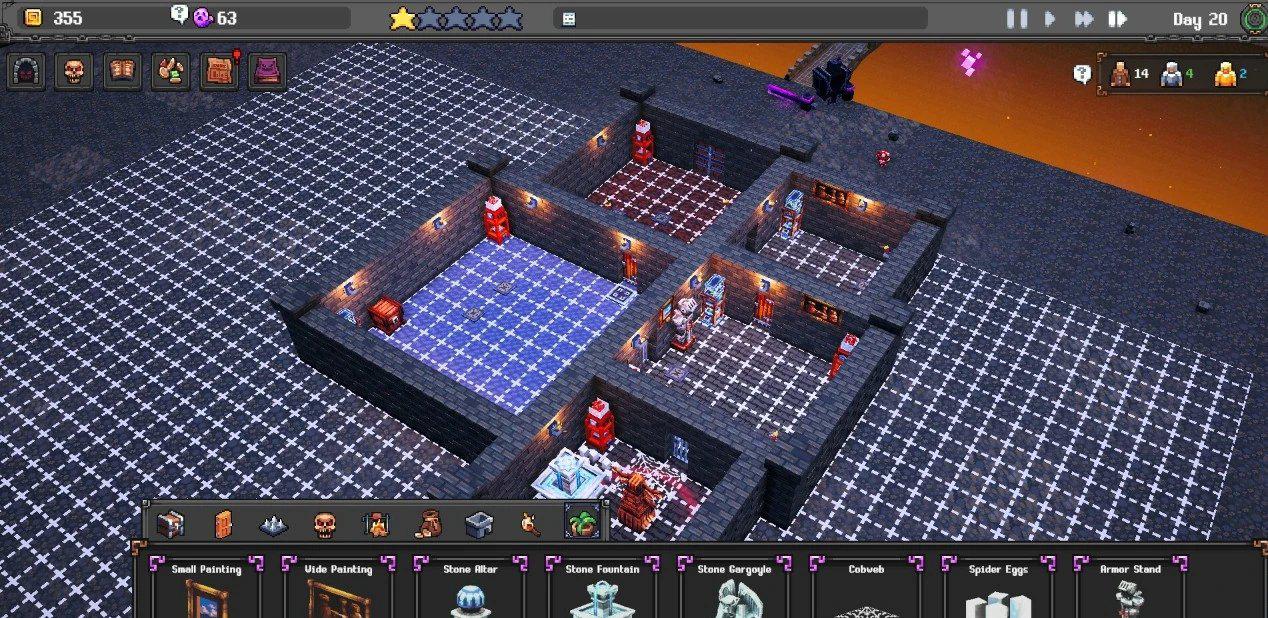This screenshot has width=1268, height=618.
Task: Select the Stone Gargoyle decoration
Action: (x=735, y=590)
